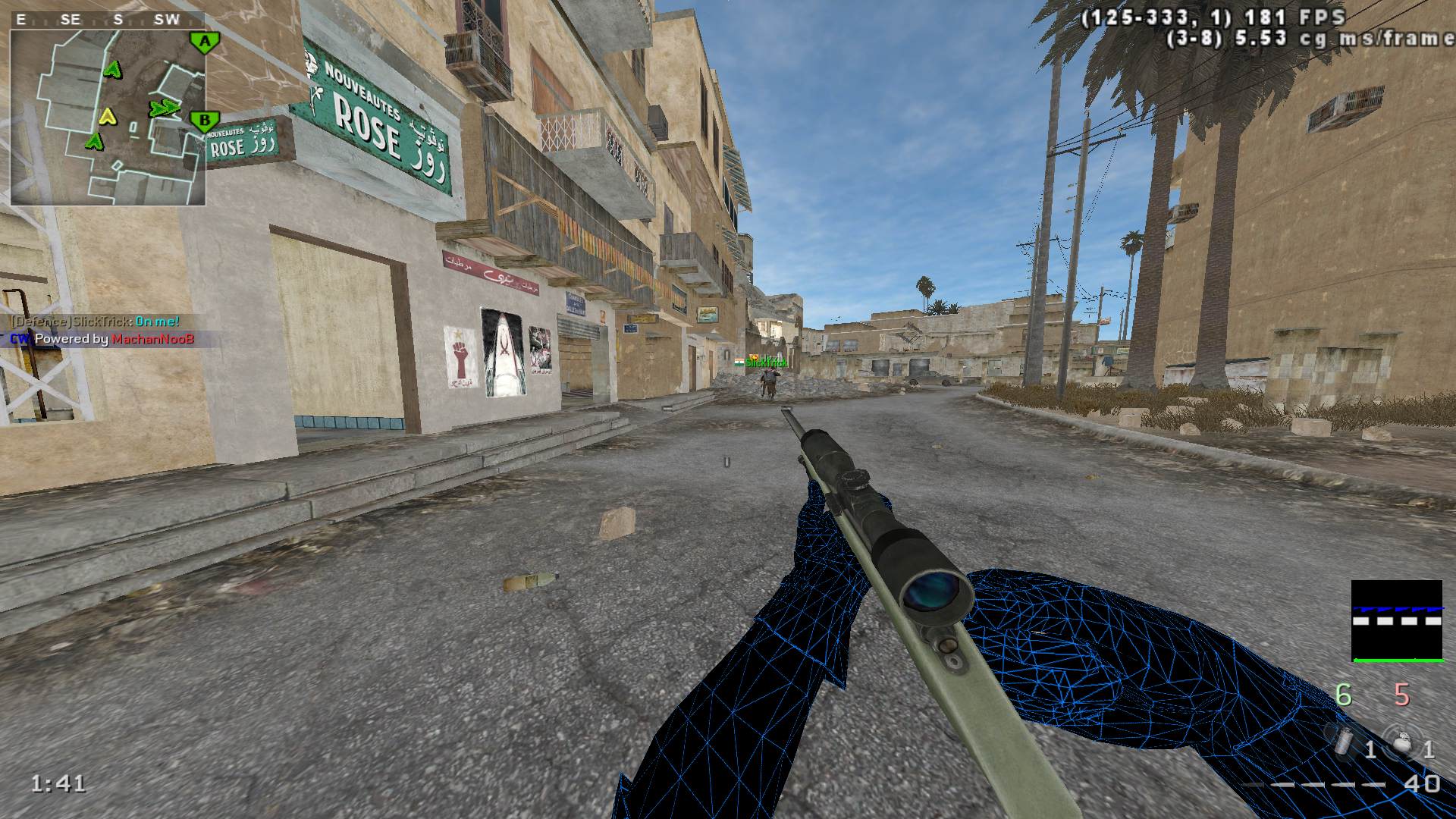Click the yellow player arrow on minimap
1456x819 pixels.
point(108,116)
